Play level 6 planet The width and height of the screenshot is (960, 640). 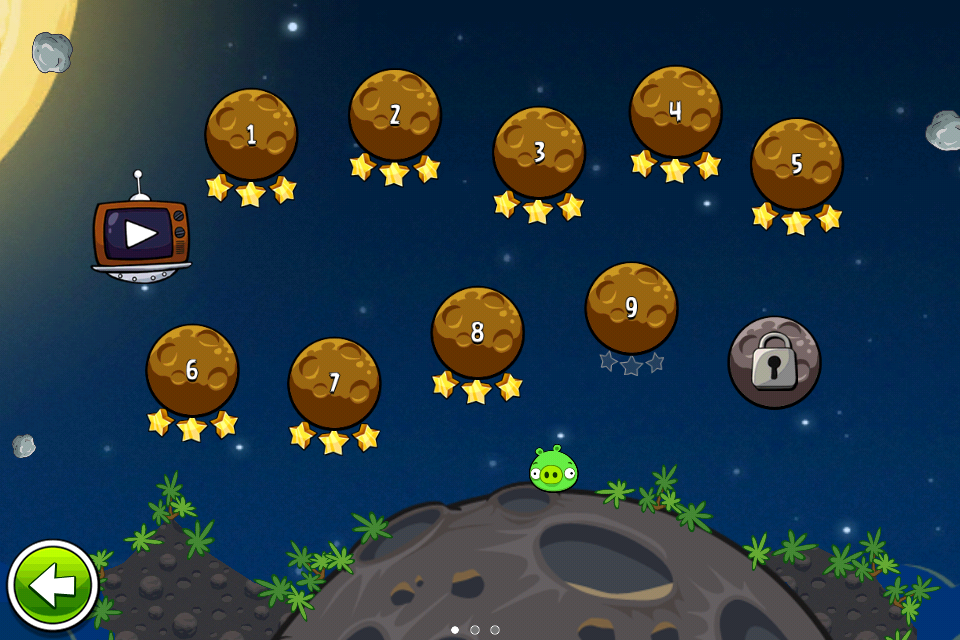(192, 370)
